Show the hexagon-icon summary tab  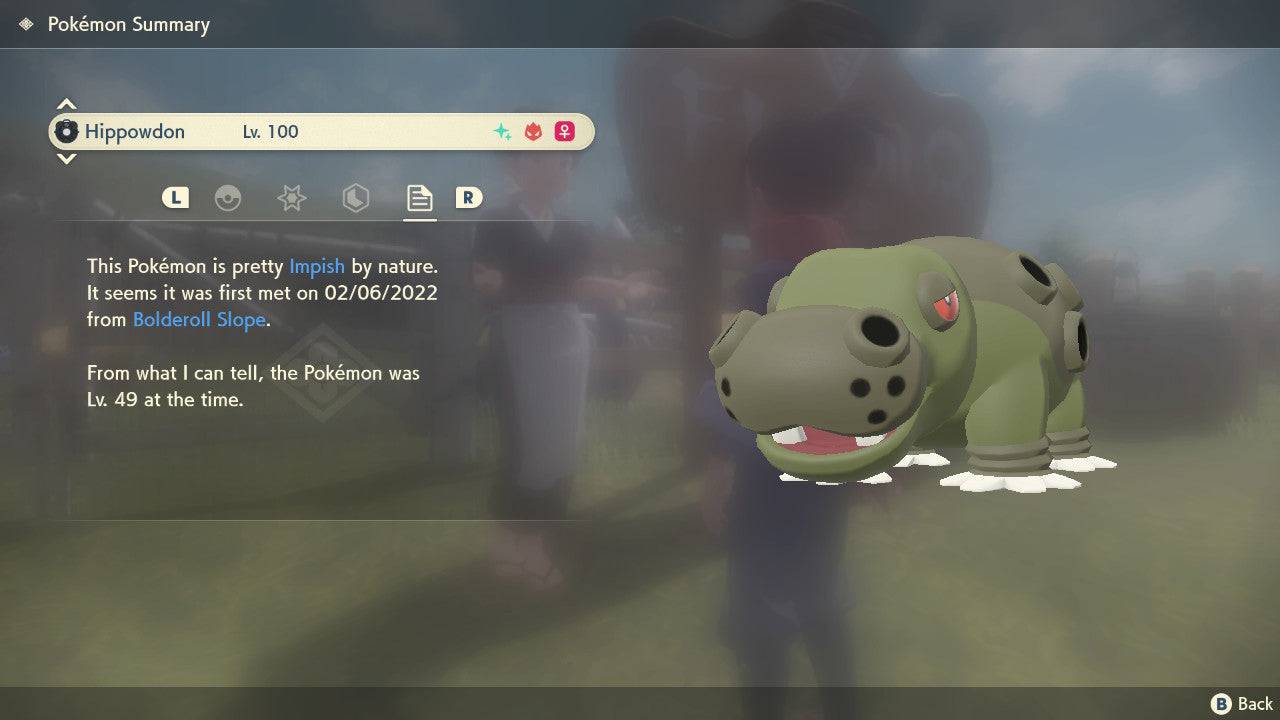coord(355,198)
